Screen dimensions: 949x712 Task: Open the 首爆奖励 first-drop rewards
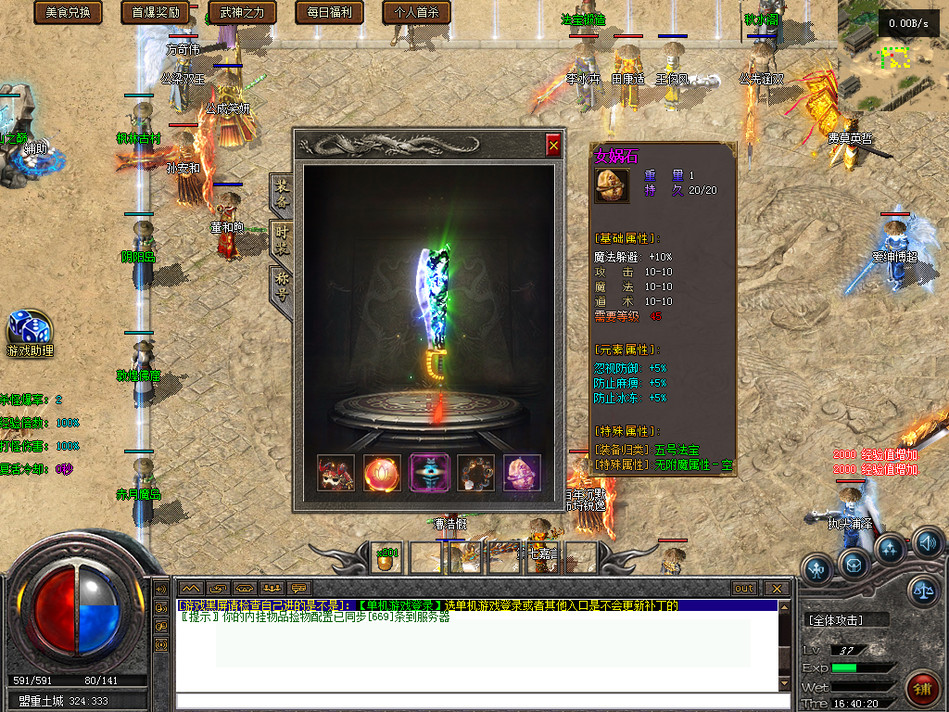pyautogui.click(x=155, y=12)
